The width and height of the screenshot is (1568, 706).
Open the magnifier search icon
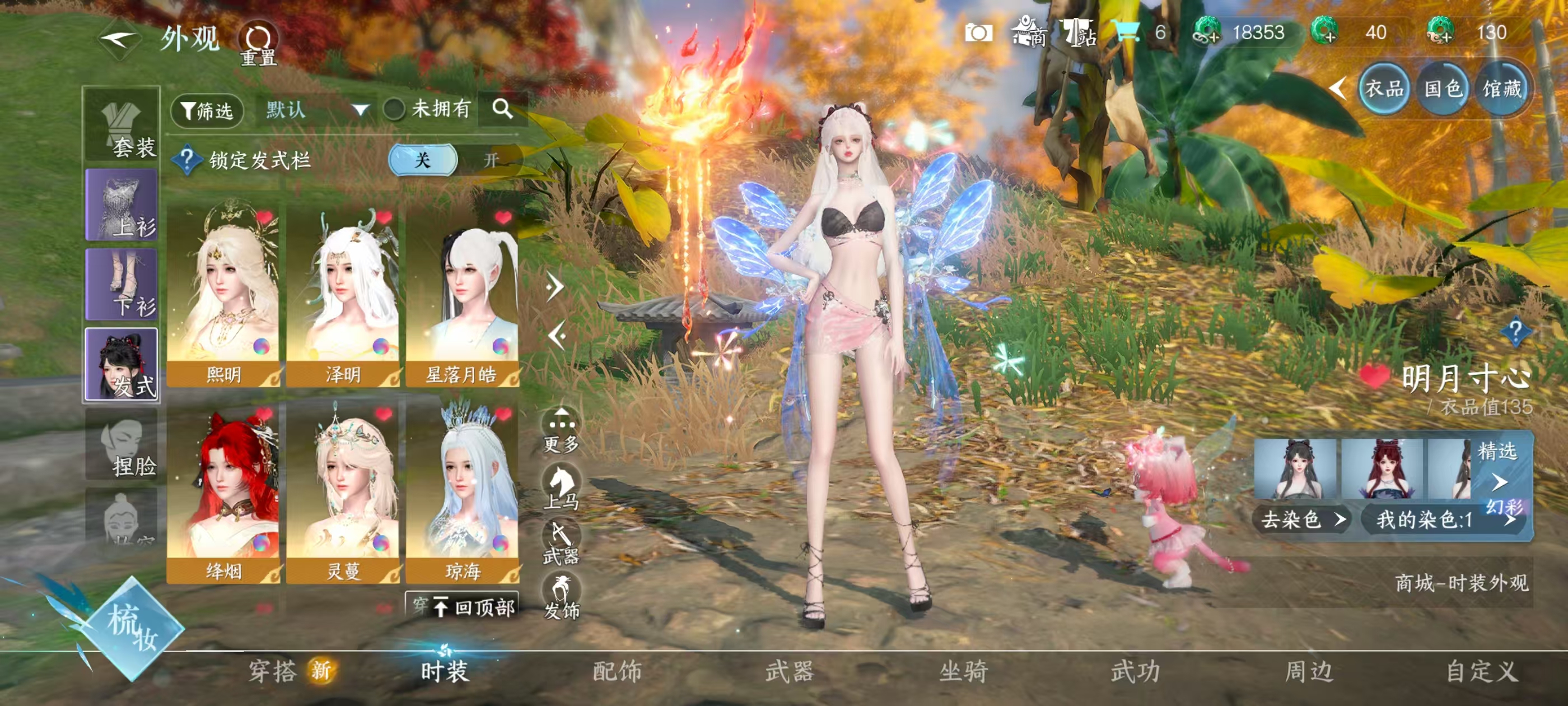(502, 110)
